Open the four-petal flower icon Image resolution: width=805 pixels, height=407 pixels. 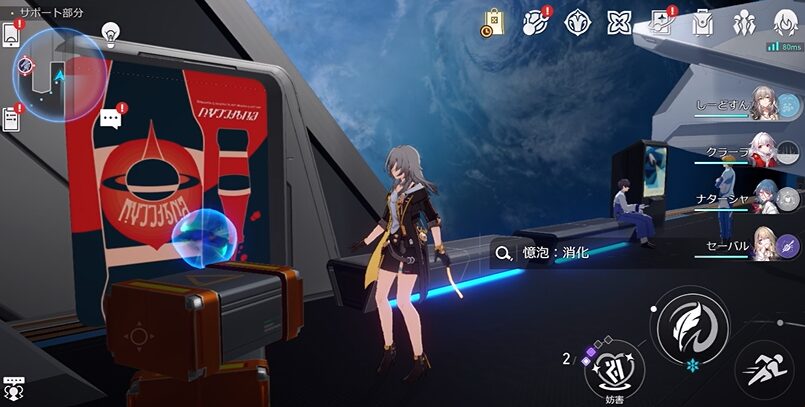point(619,22)
